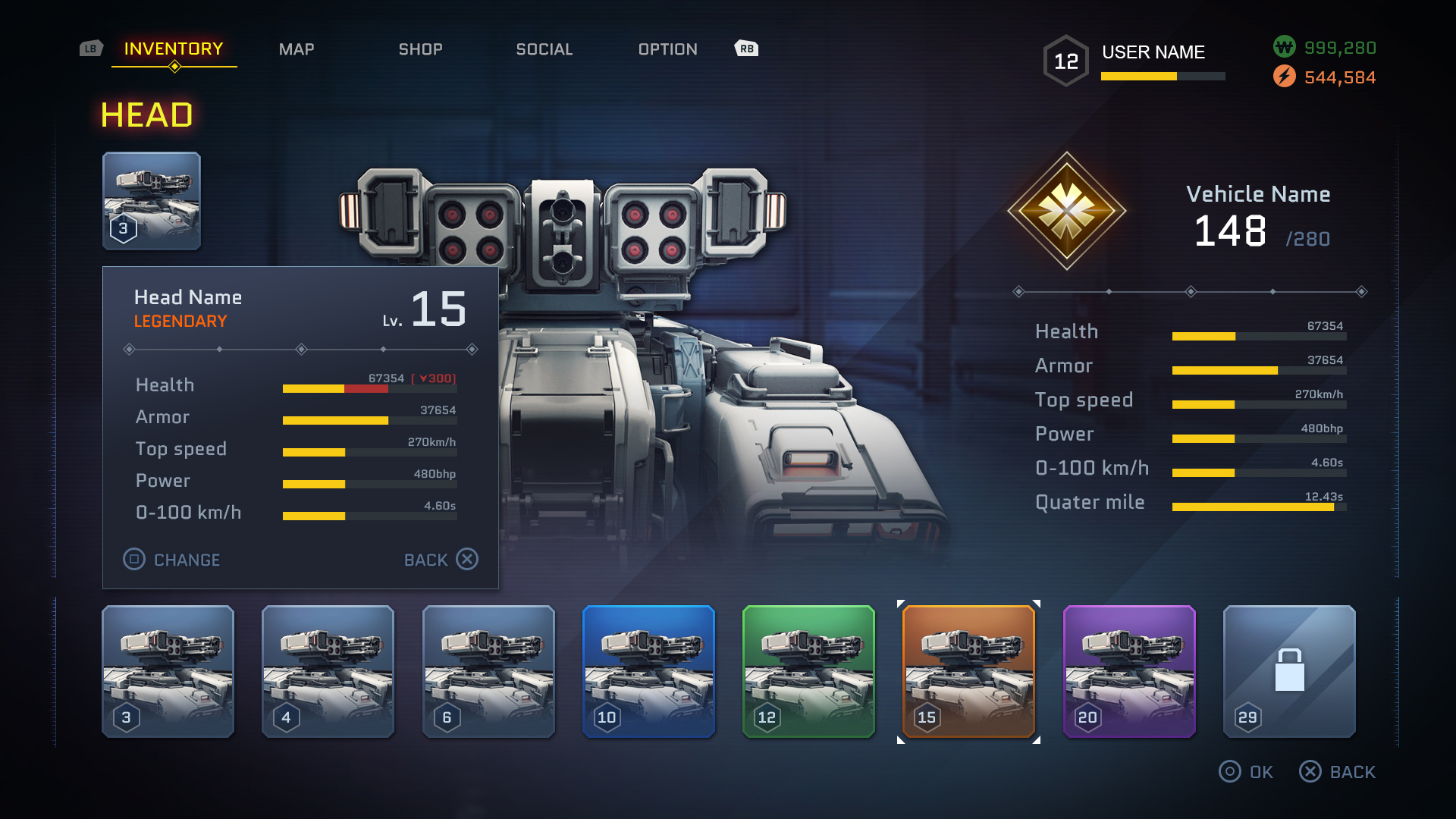Choose the level 4 head tile

(328, 671)
